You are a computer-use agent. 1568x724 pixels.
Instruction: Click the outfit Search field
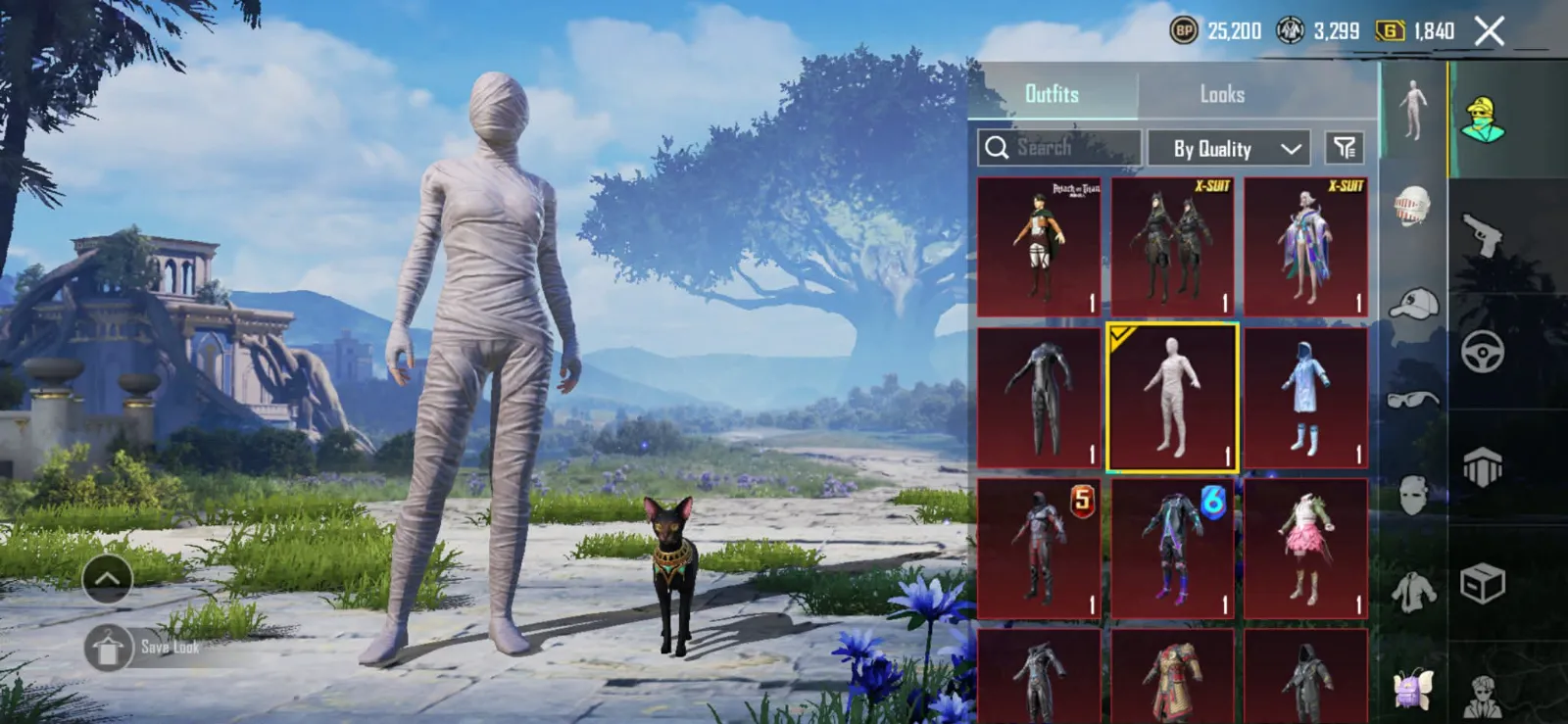[x=1058, y=148]
